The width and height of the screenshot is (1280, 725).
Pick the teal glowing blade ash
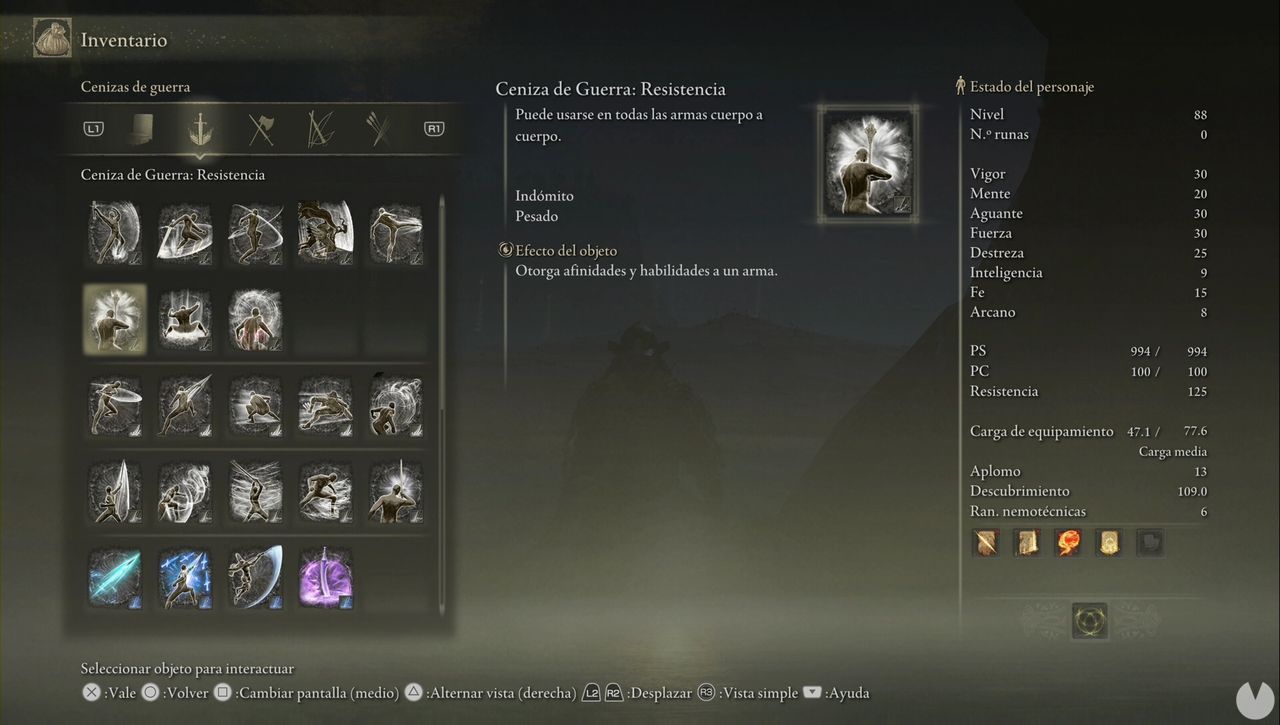pos(115,577)
